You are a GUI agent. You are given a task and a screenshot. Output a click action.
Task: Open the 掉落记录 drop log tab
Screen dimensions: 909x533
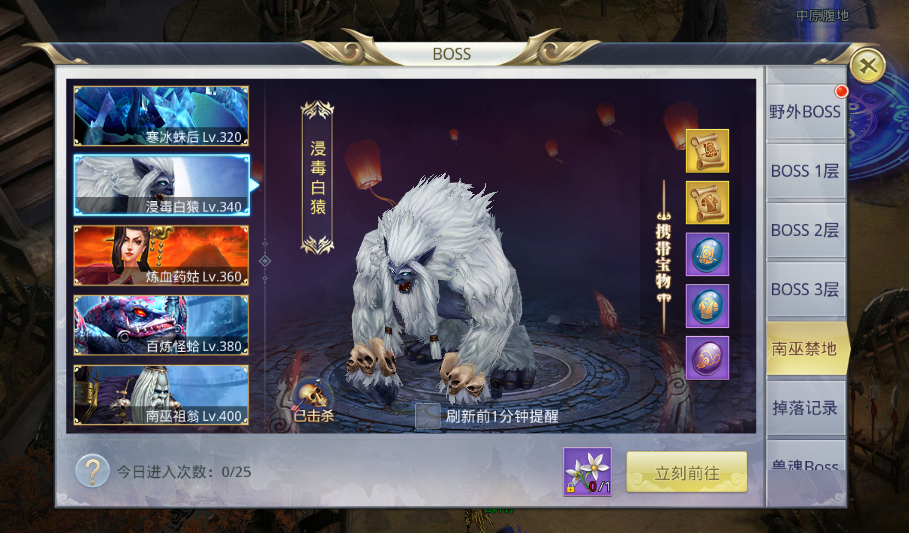[x=805, y=407]
